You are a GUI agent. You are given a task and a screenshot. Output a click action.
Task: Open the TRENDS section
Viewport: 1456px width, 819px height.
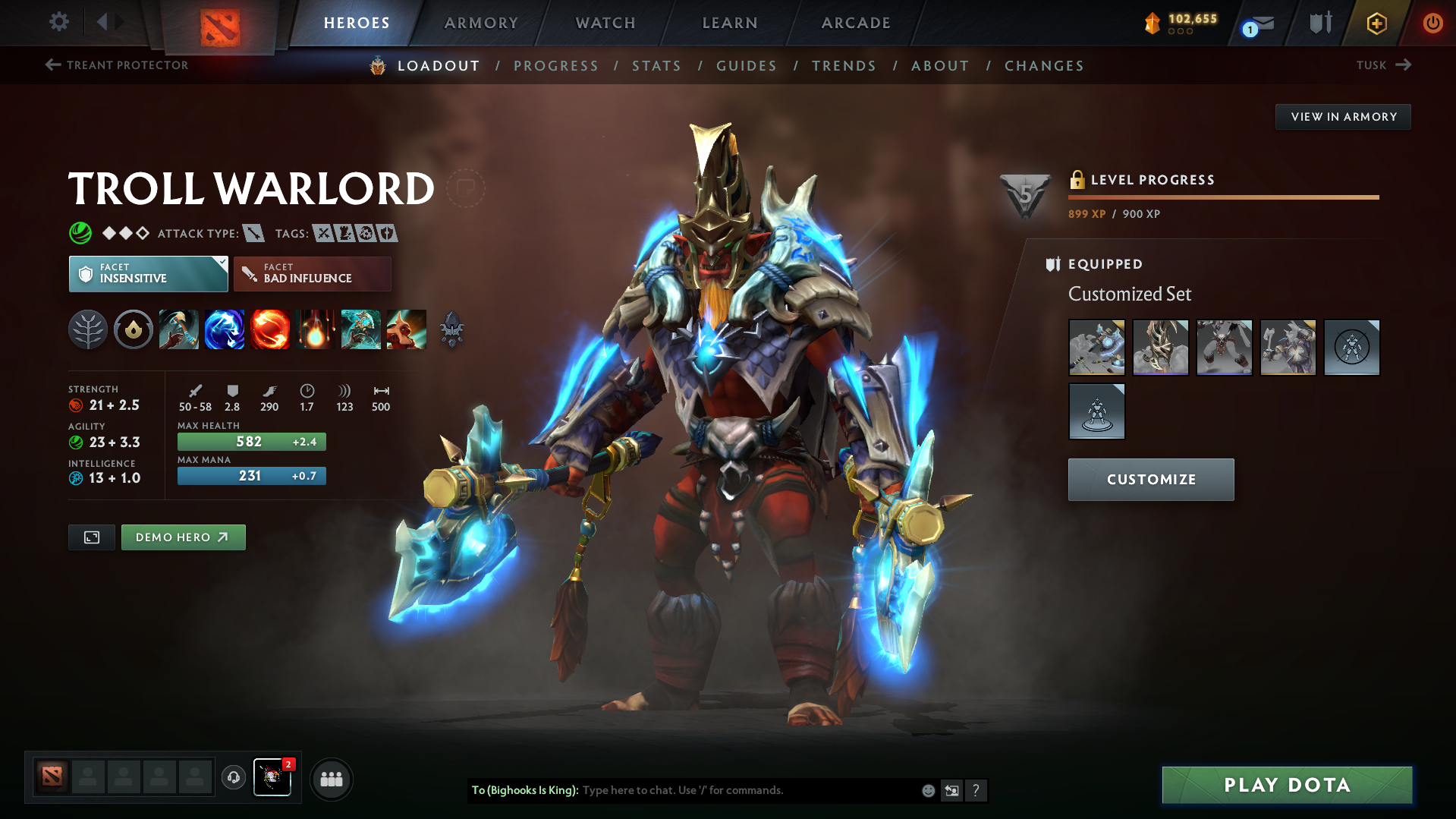[844, 66]
